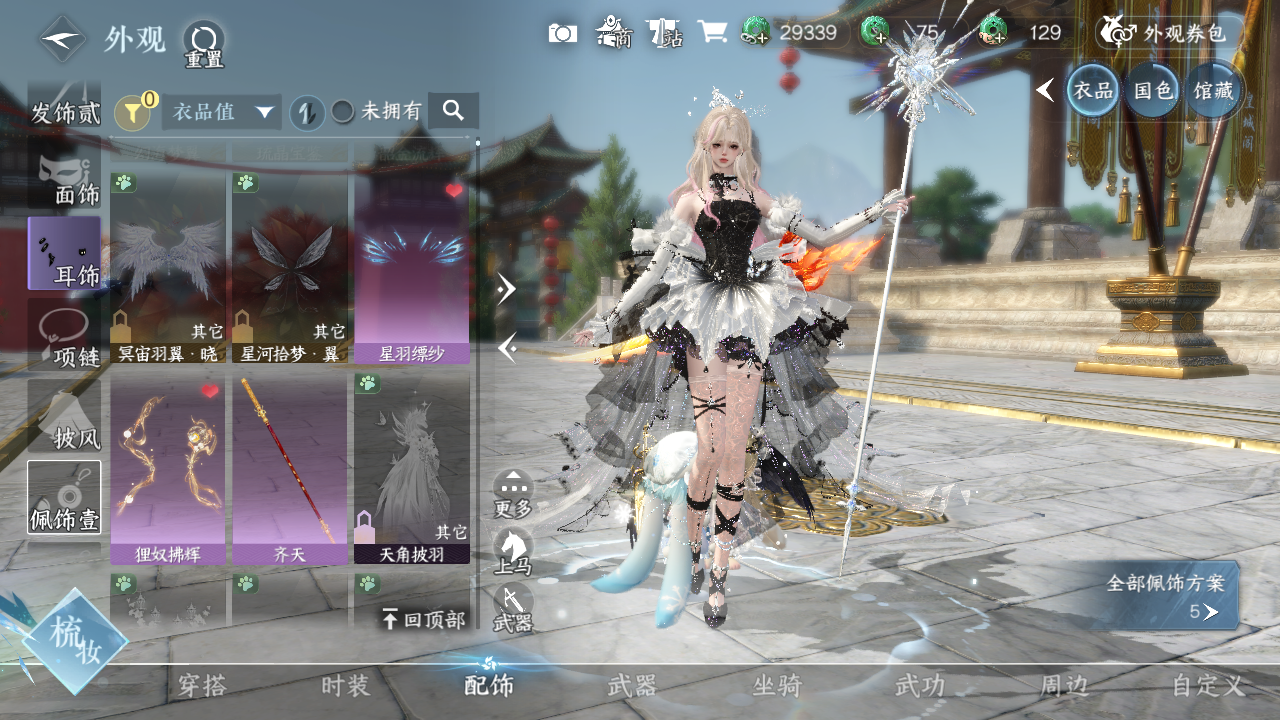This screenshot has width=1280, height=720.
Task: Open the 衣品值 sort dropdown
Action: pos(221,112)
